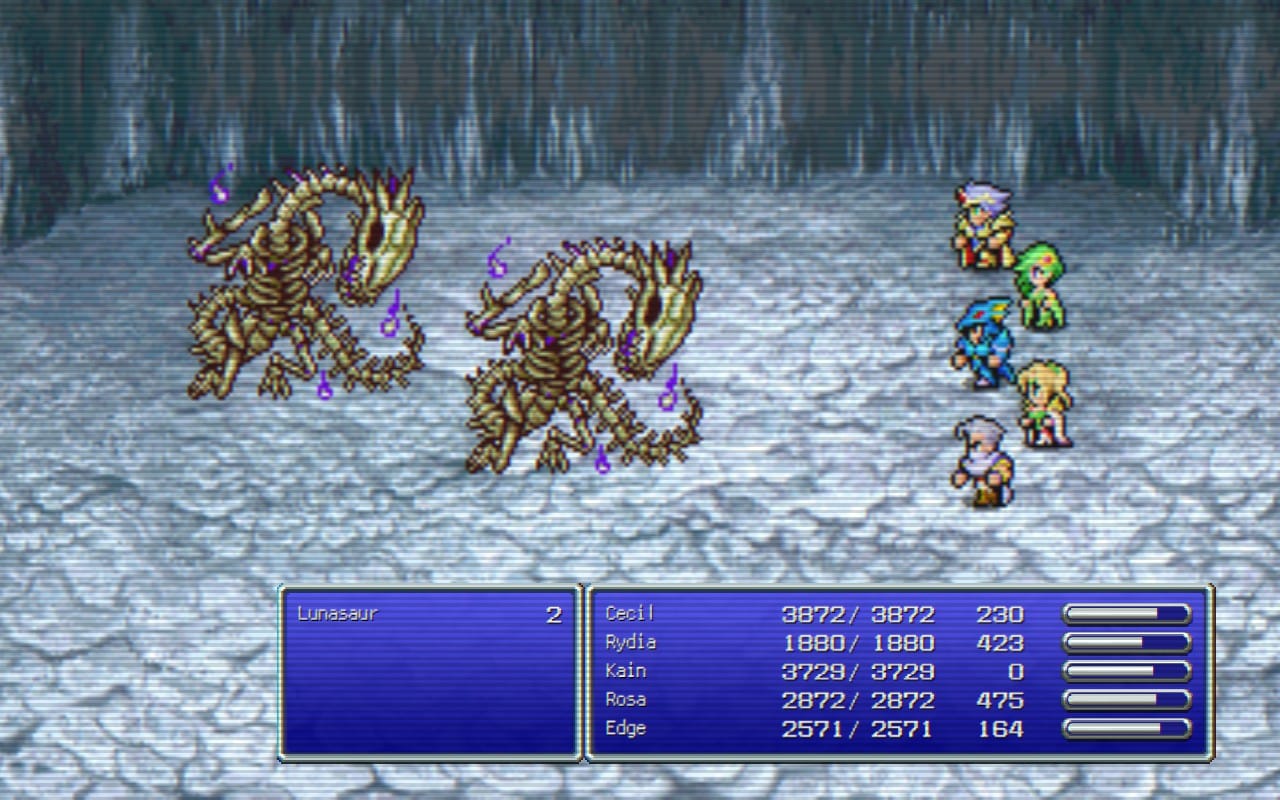The height and width of the screenshot is (800, 1280).
Task: Choose Cecil's row in the party panel
Action: coord(630,614)
